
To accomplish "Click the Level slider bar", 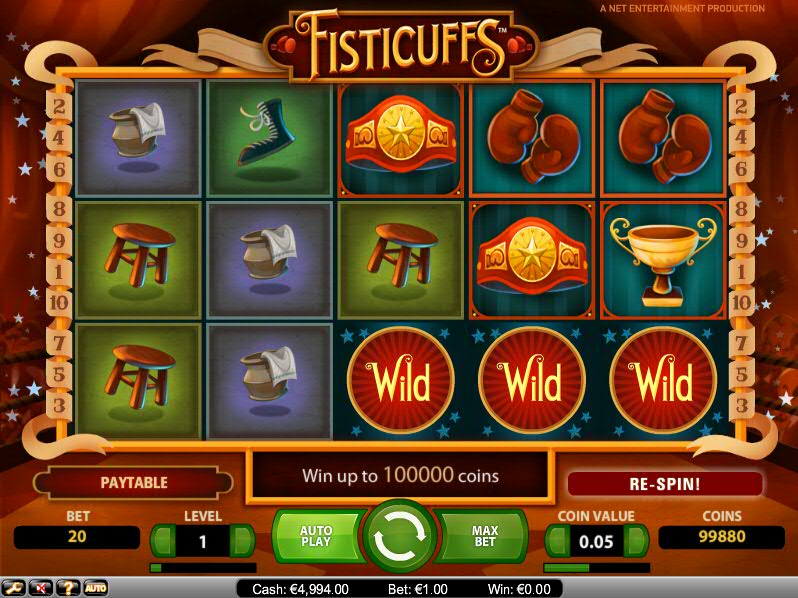I will click(202, 567).
